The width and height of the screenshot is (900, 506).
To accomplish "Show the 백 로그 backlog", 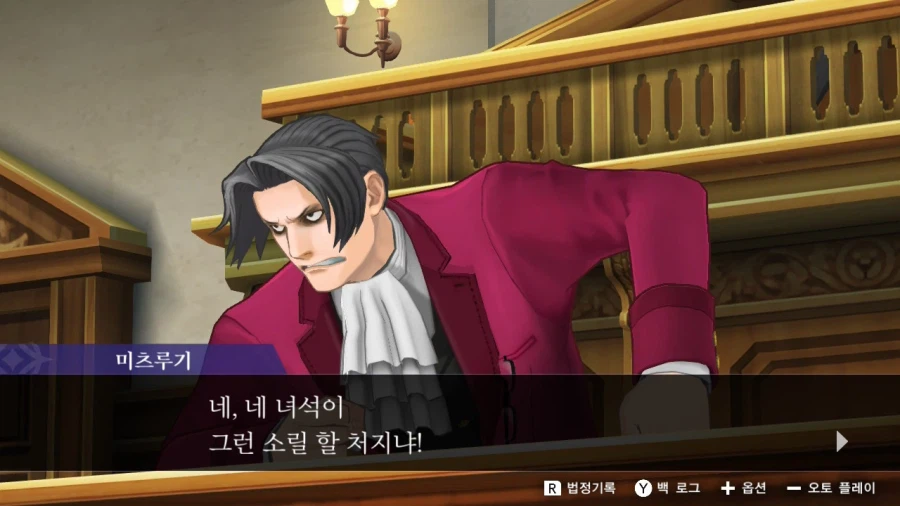I will pyautogui.click(x=667, y=488).
